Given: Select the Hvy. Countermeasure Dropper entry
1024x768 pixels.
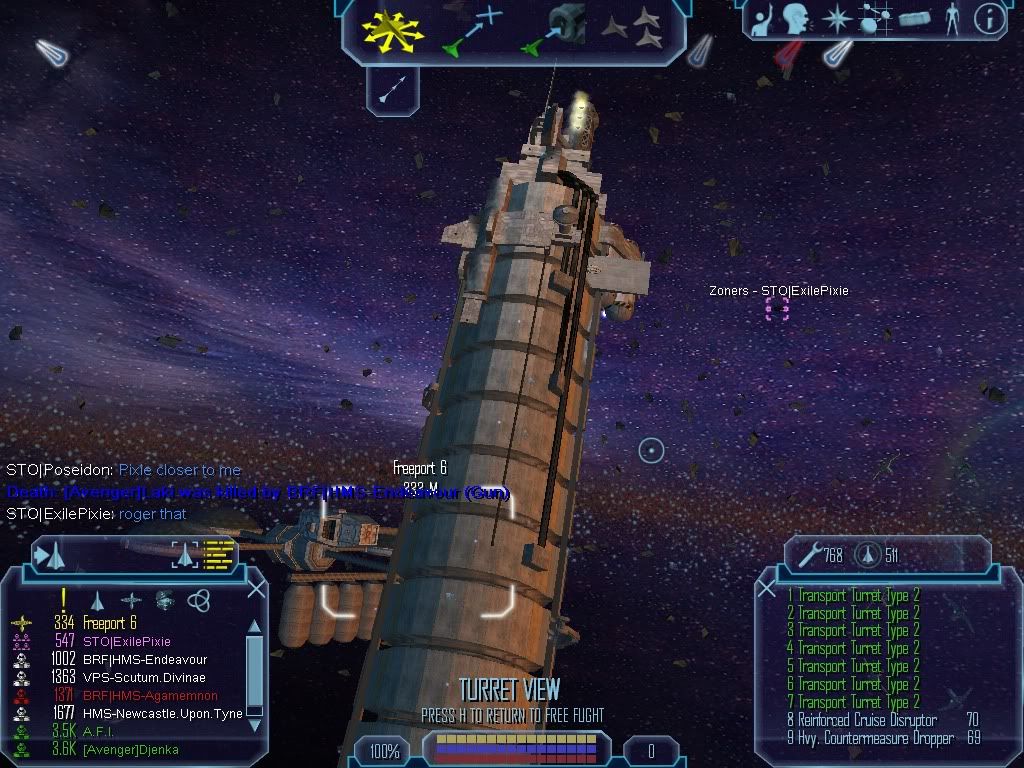Looking at the screenshot, I should 870,738.
